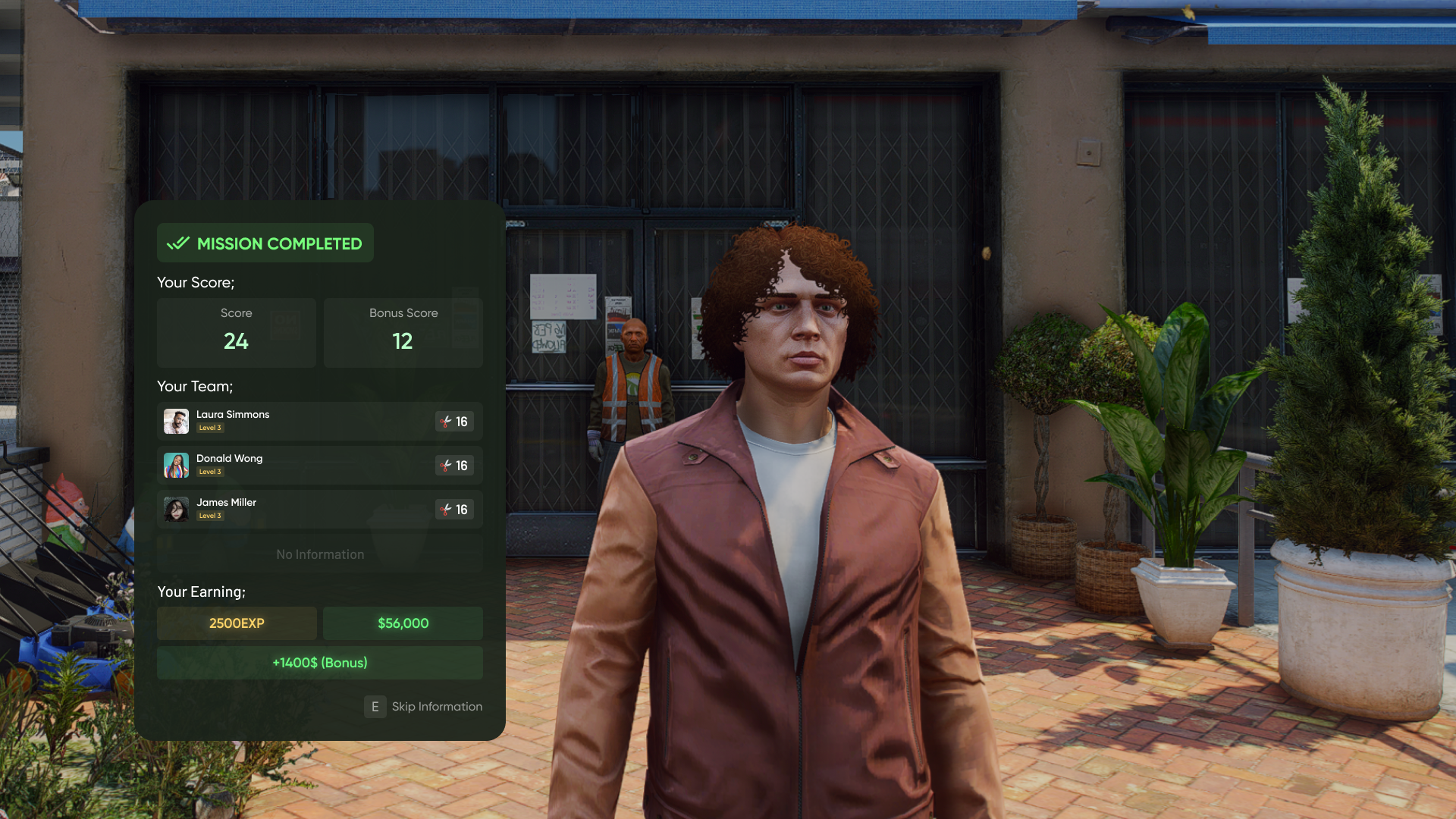Click Laura Simmons's avatar picture
Viewport: 1456px width, 819px height.
[176, 421]
